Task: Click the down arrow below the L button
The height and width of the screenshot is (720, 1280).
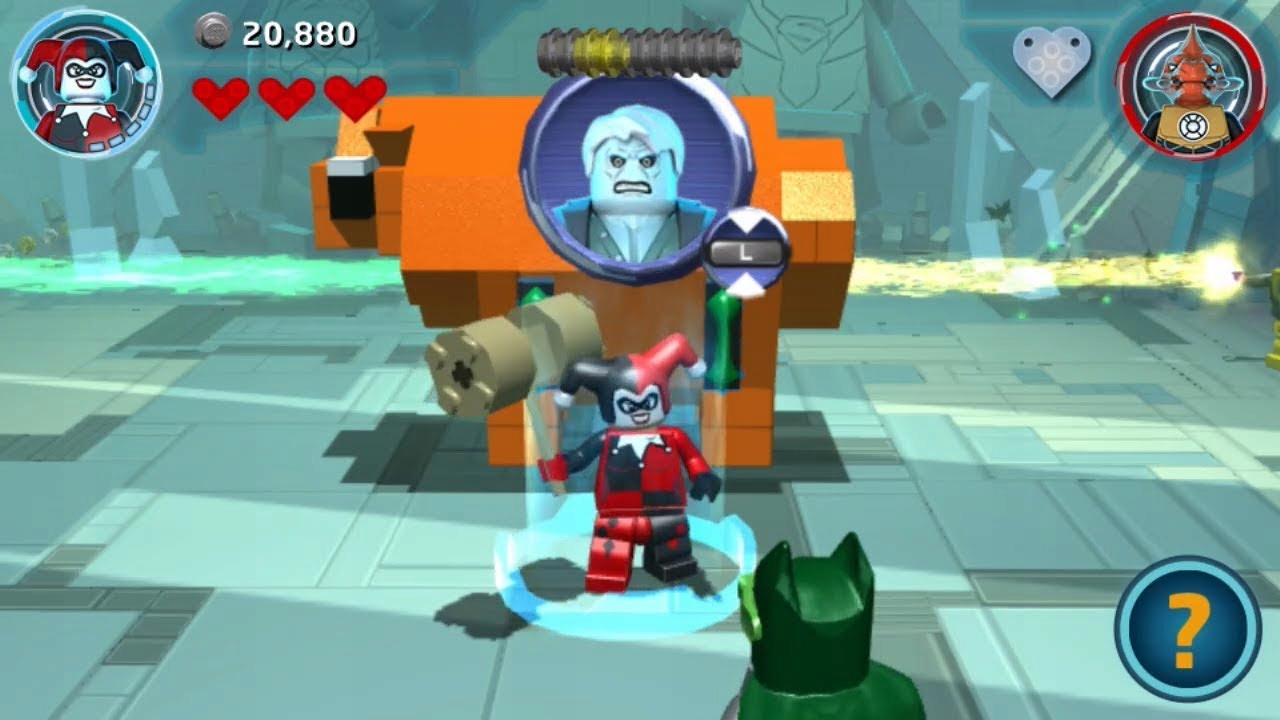Action: pos(745,285)
